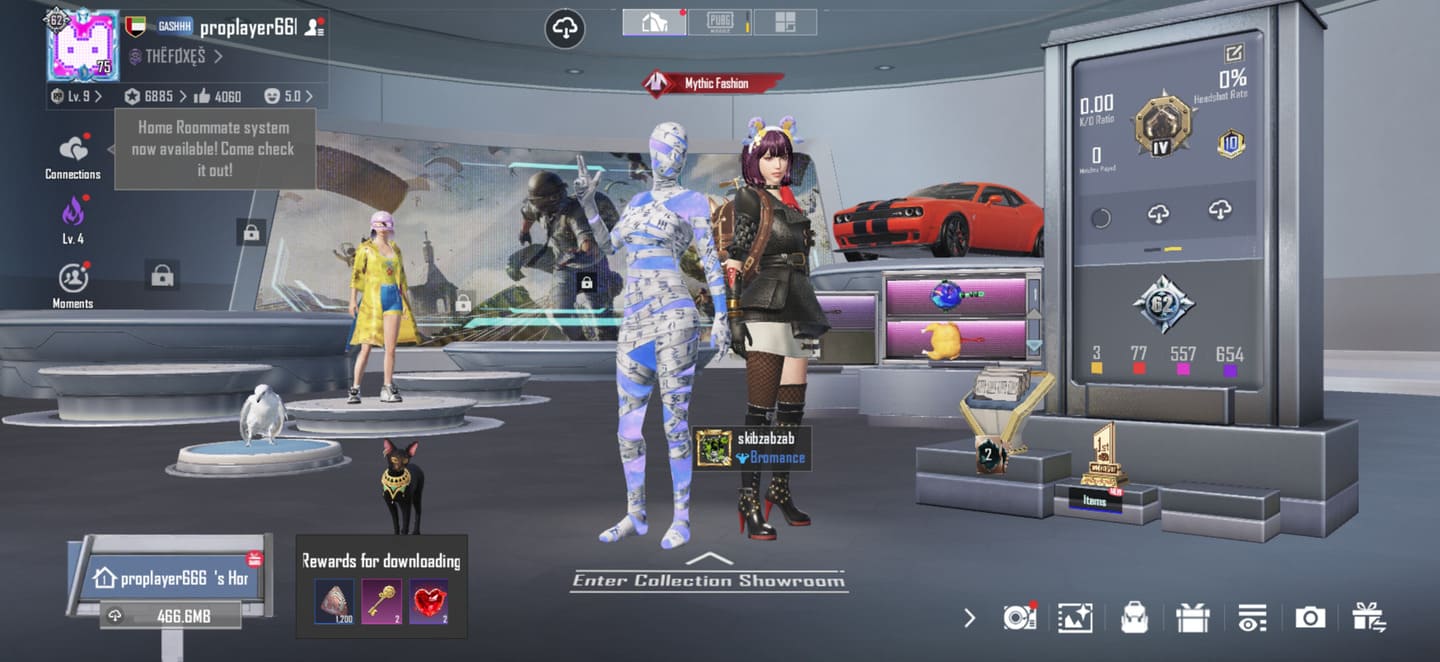Switch to the grid layout tab
The image size is (1440, 662).
coord(784,22)
